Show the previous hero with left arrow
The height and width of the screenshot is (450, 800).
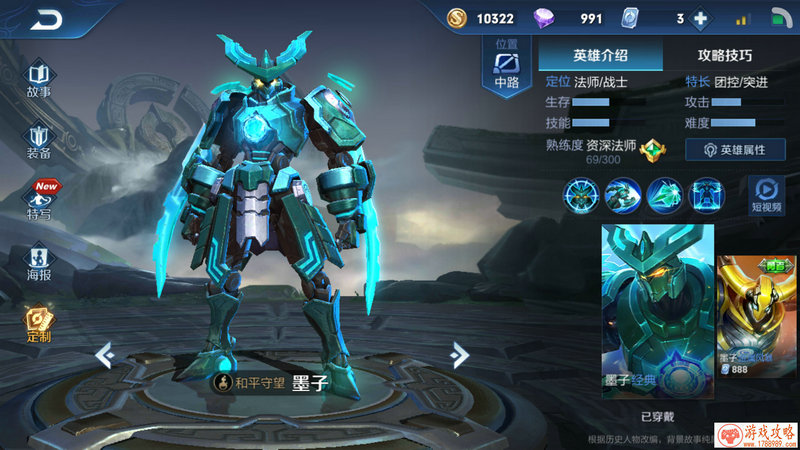102,355
